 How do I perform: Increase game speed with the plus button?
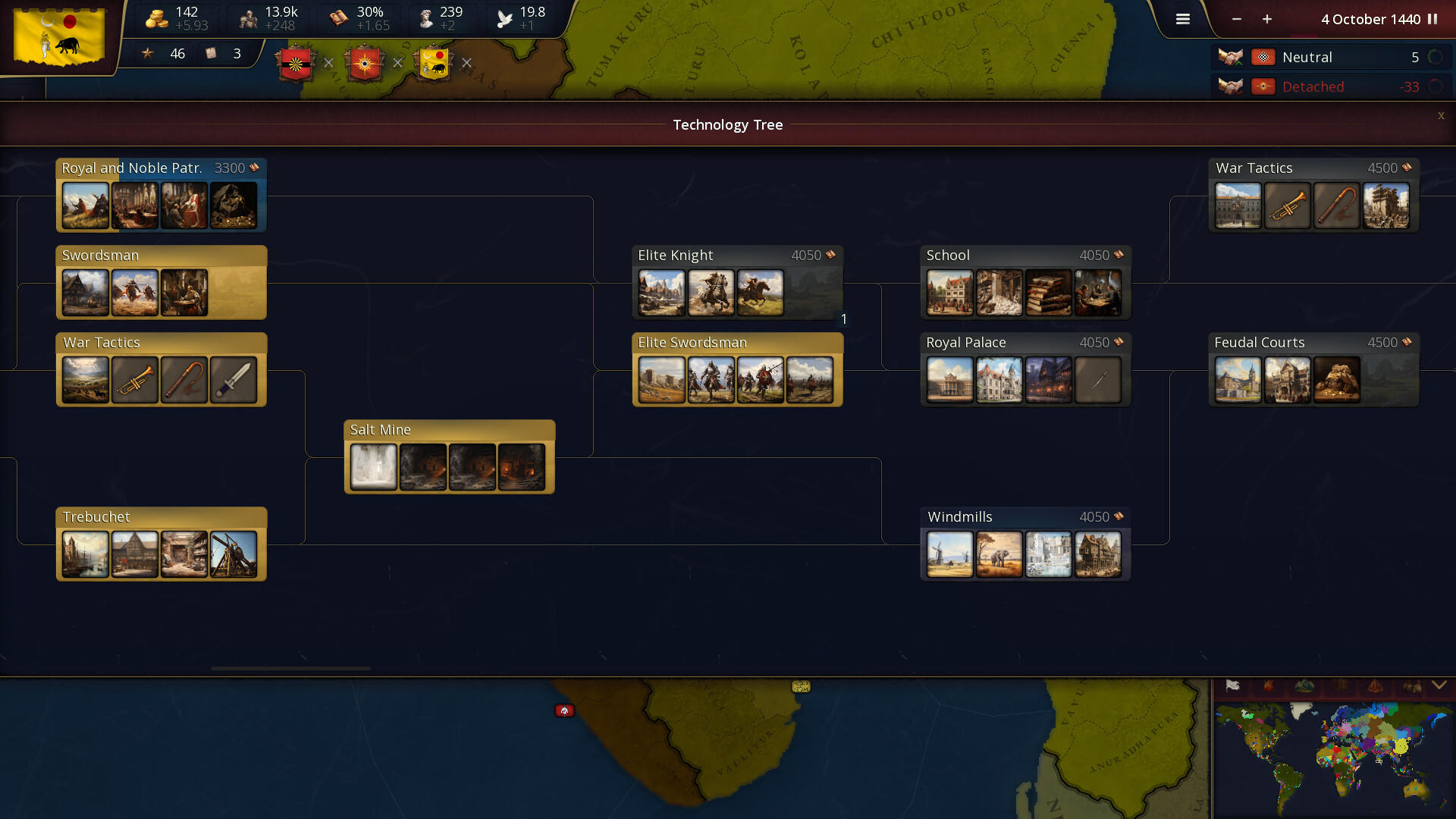pyautogui.click(x=1266, y=20)
